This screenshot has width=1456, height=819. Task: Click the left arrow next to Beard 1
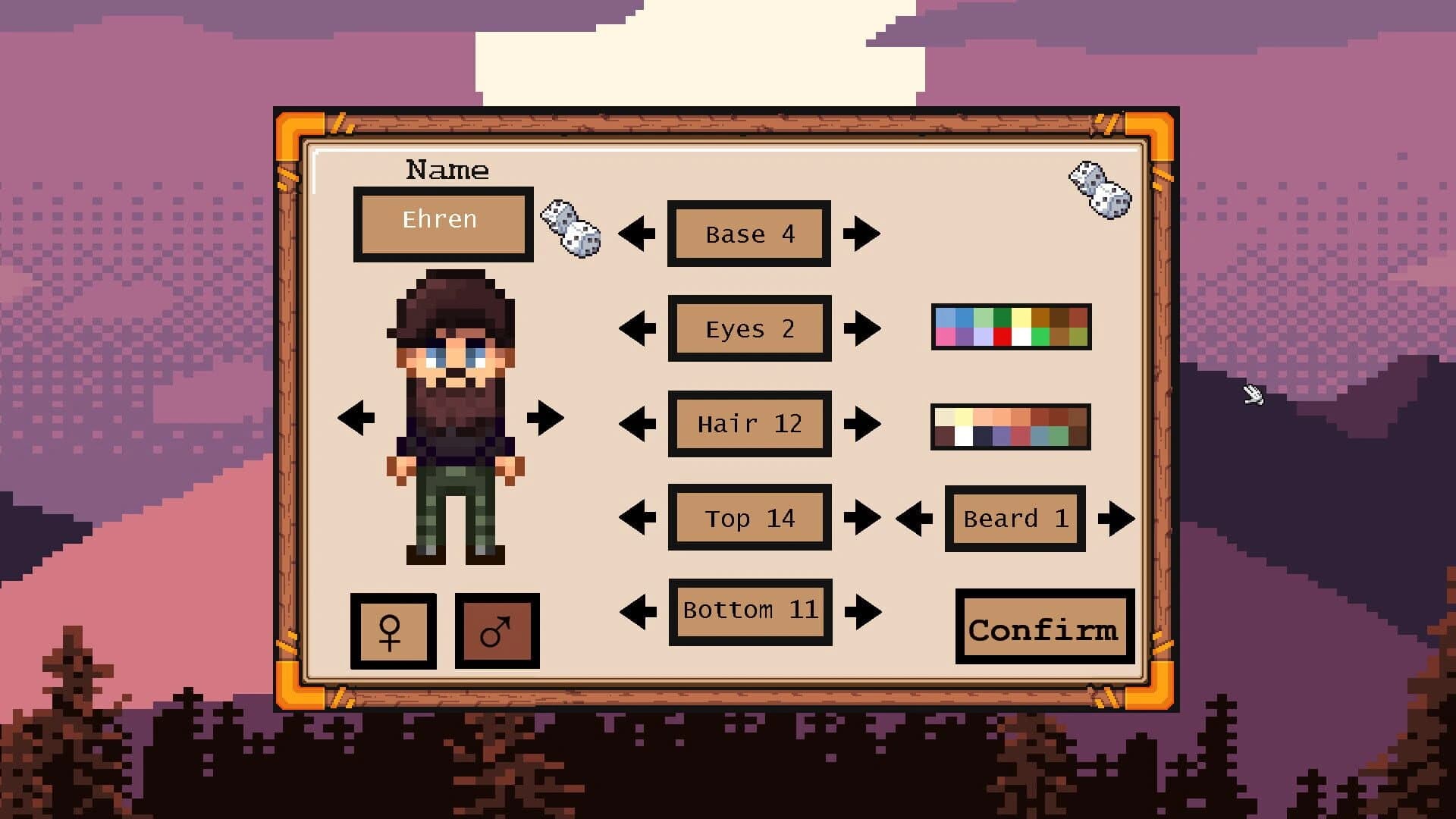click(x=915, y=518)
